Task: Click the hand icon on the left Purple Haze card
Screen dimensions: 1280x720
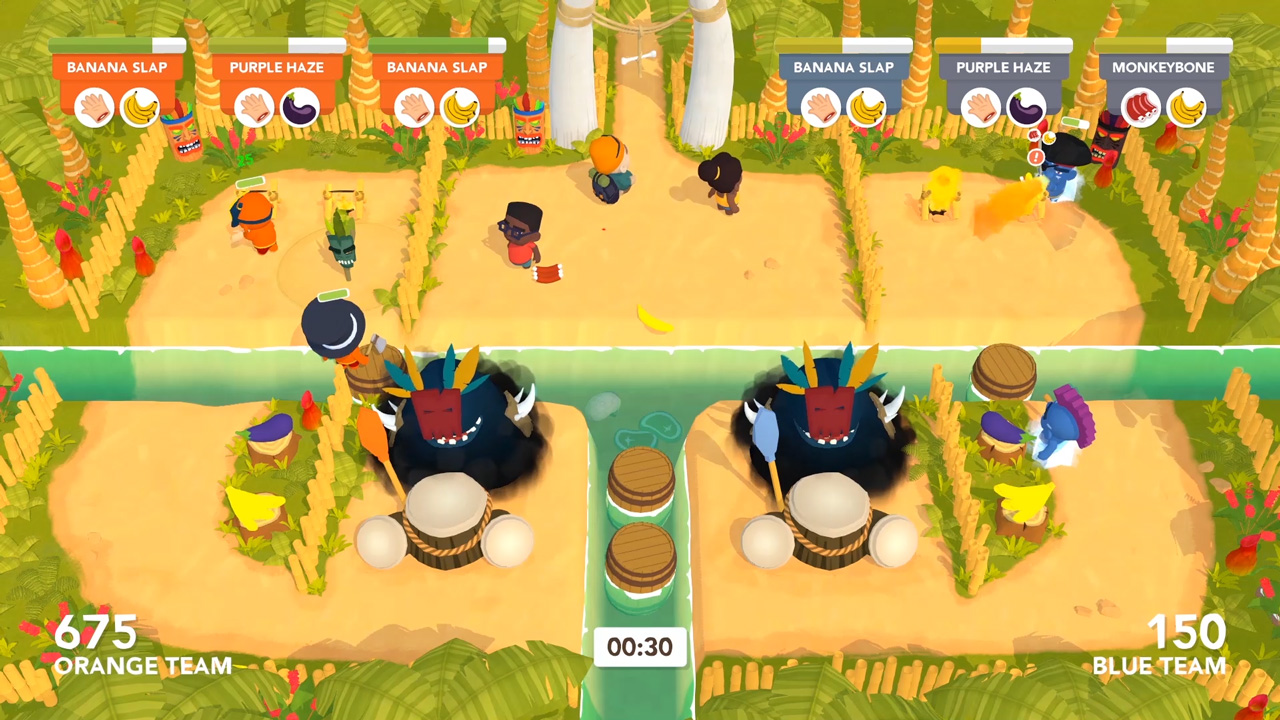Action: [254, 107]
